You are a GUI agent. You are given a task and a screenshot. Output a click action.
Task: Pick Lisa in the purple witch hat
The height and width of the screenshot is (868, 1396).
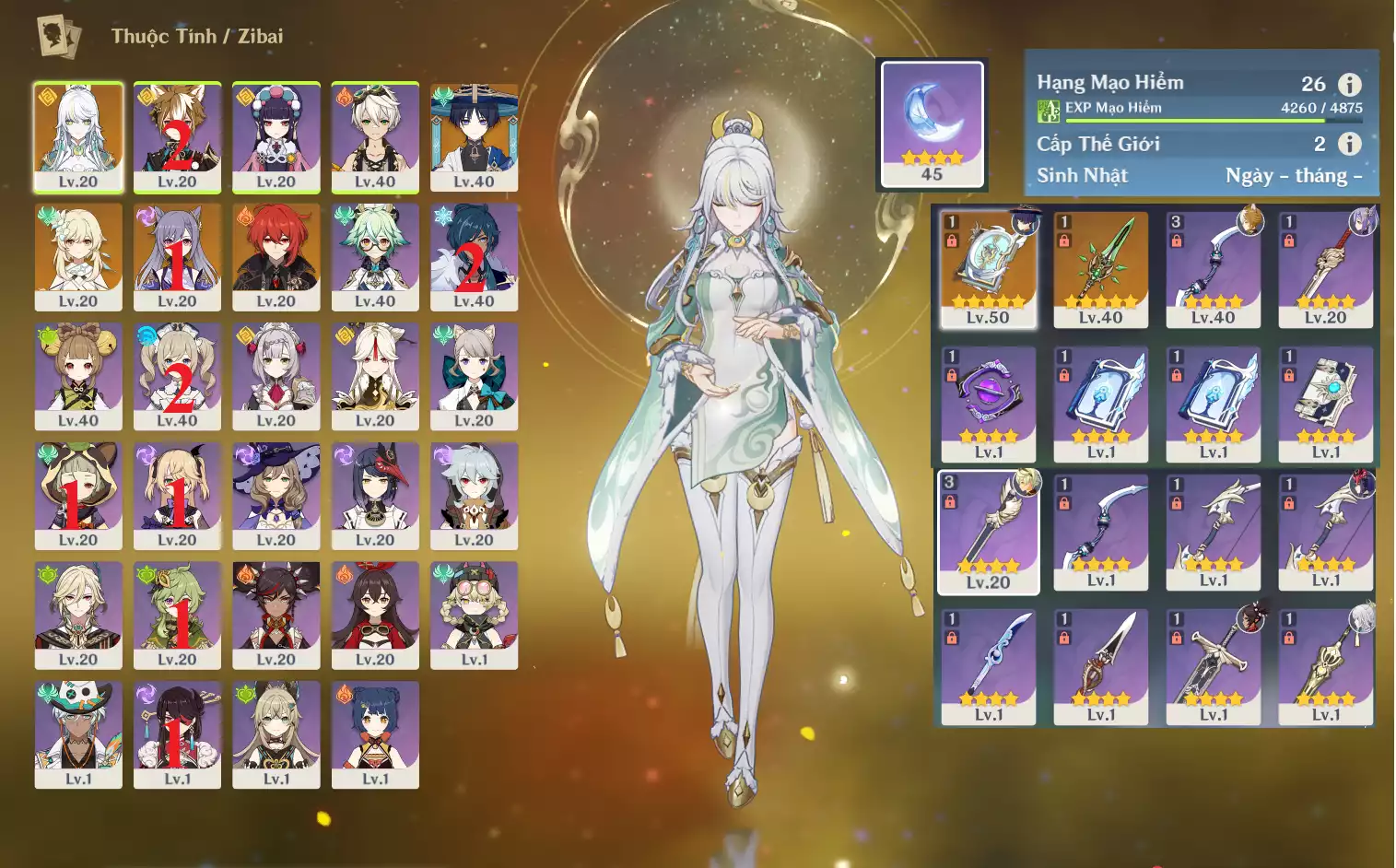(276, 496)
